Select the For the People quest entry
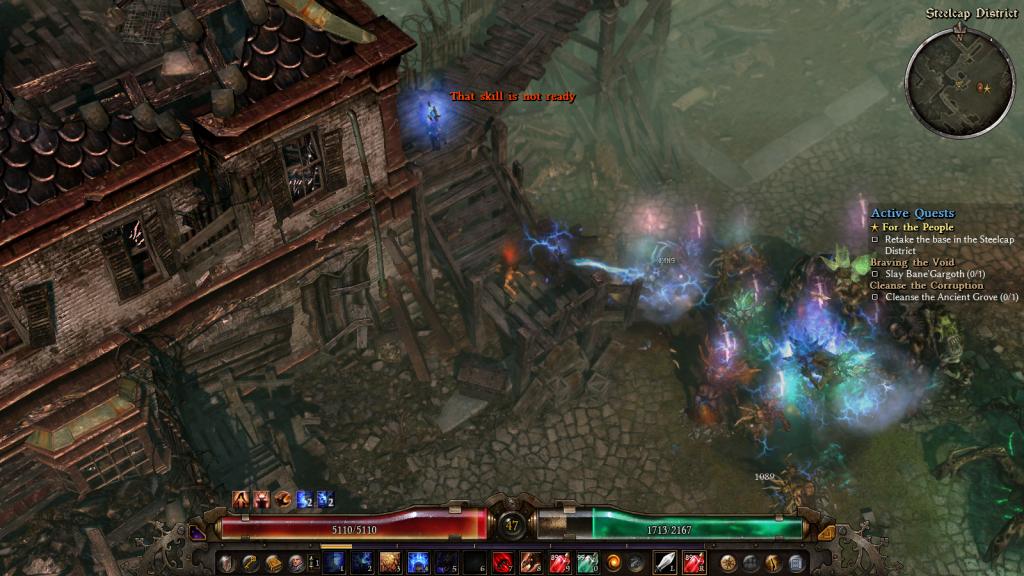Viewport: 1024px width, 576px height. [916, 227]
